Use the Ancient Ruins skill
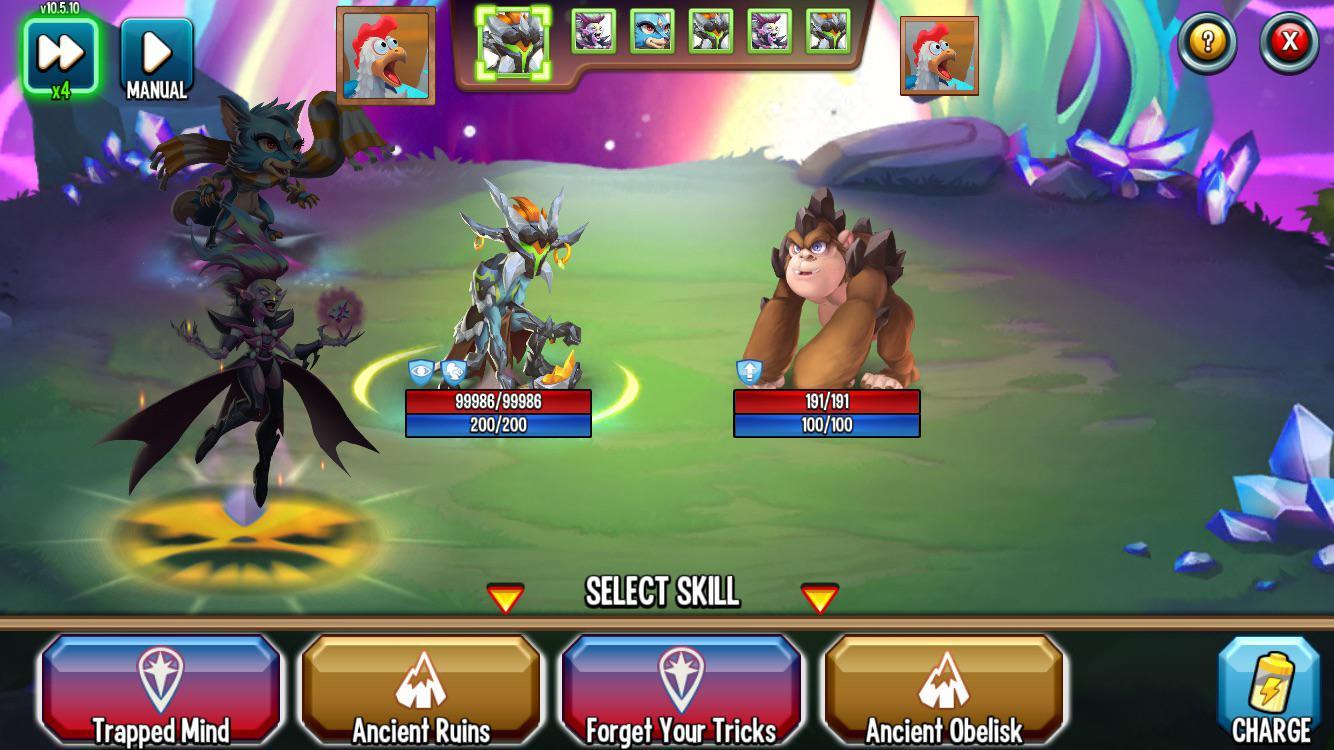The image size is (1334, 750). 420,688
